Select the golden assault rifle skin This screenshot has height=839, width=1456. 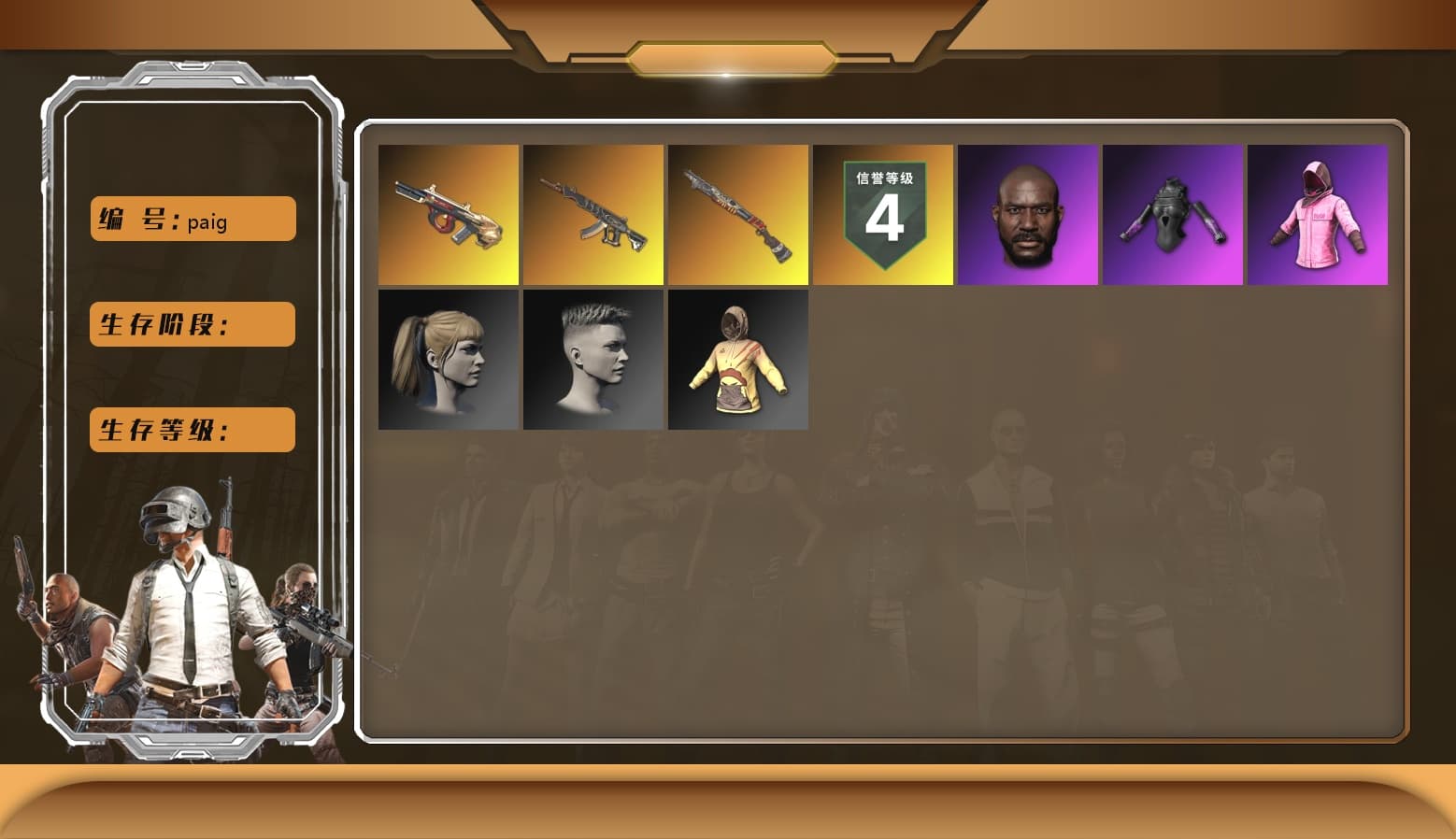coord(593,215)
